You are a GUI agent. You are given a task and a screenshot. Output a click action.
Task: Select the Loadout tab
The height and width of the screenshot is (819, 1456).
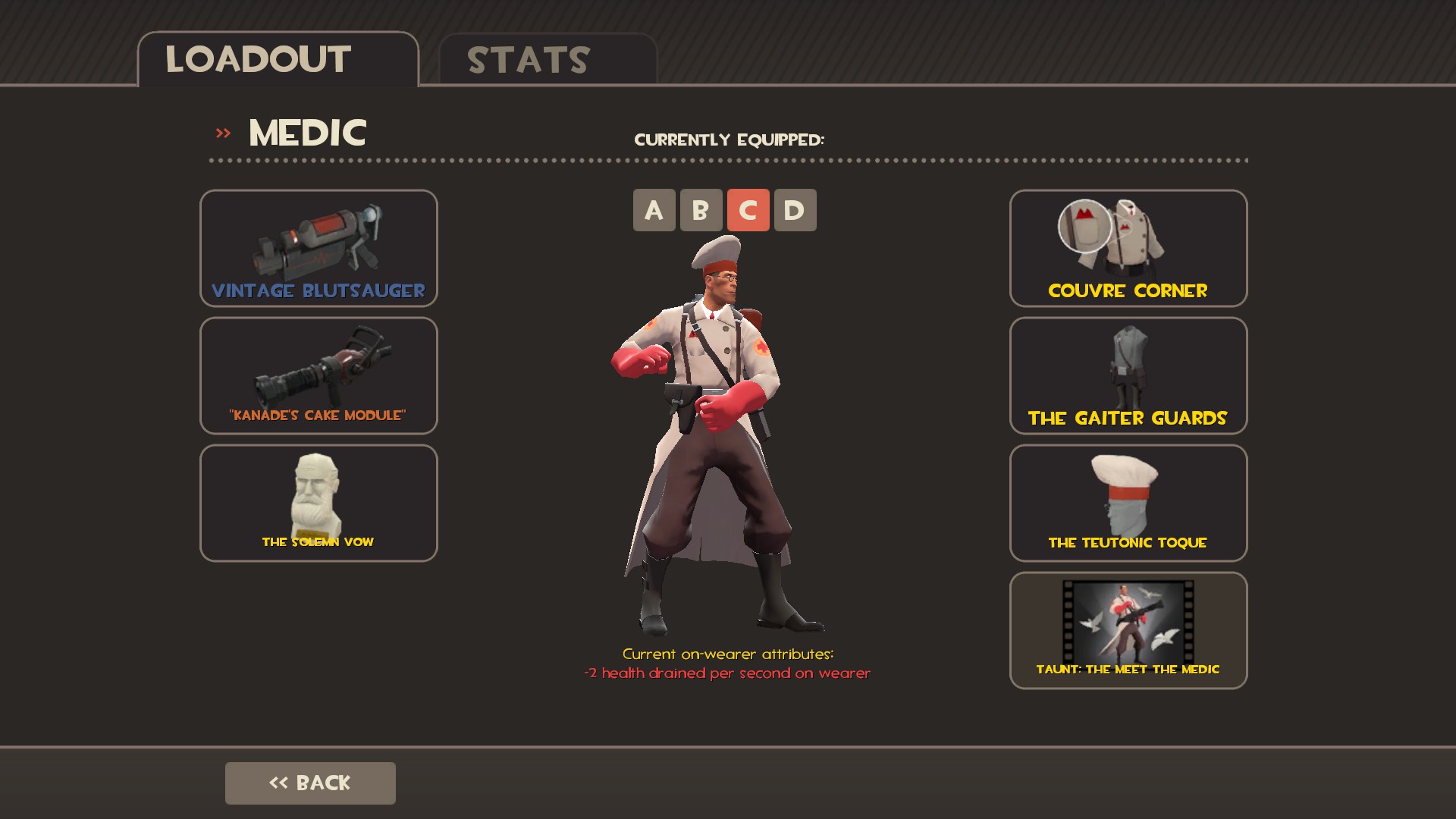coord(278,59)
